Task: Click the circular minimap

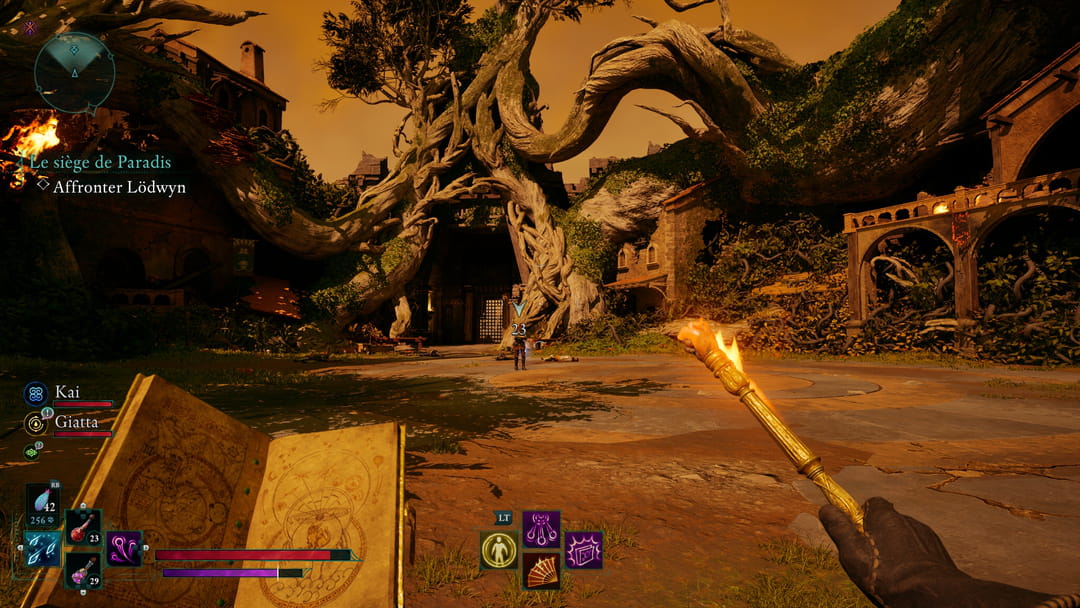Action: (x=74, y=72)
